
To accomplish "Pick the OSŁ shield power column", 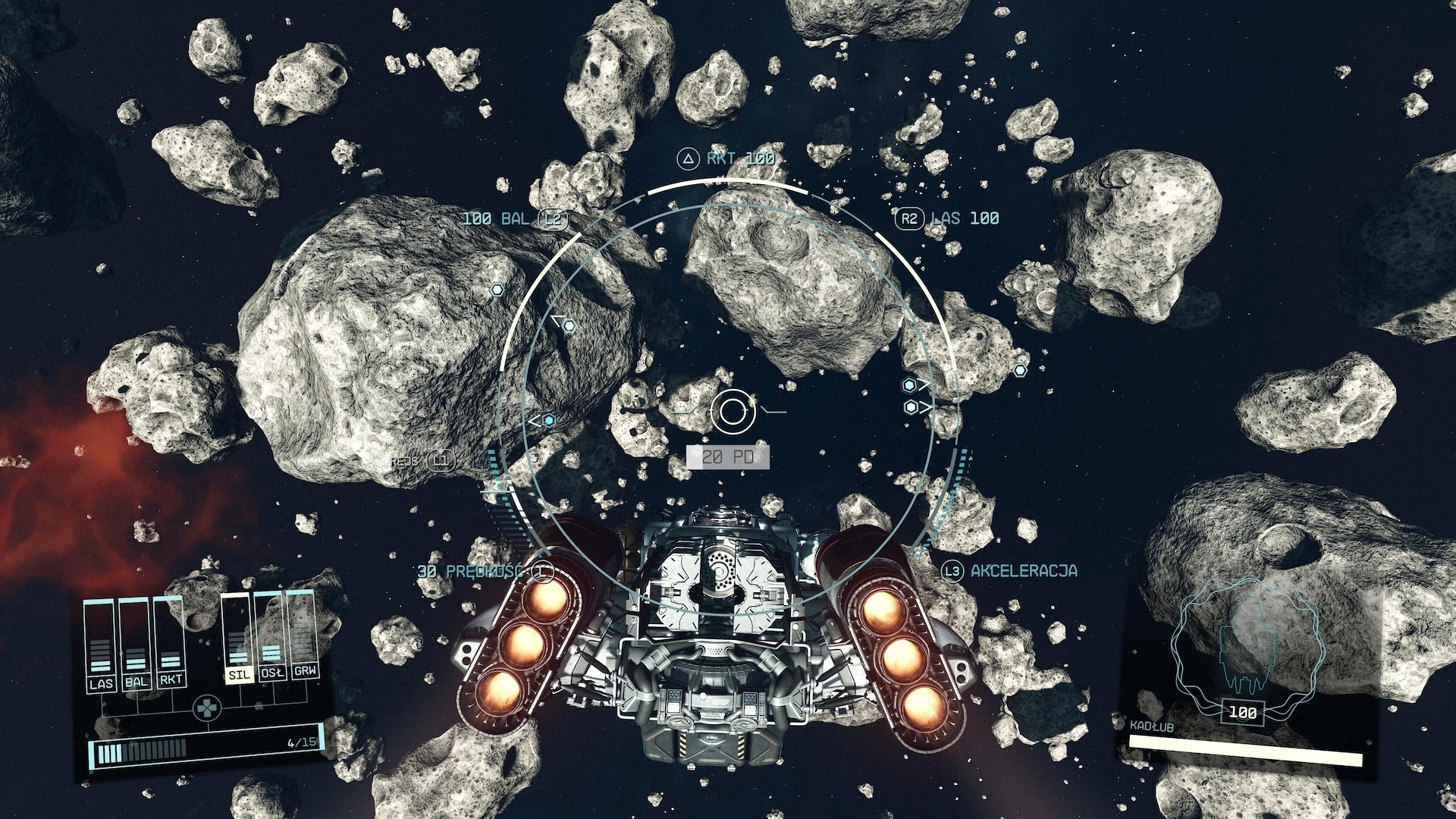I will [x=271, y=637].
